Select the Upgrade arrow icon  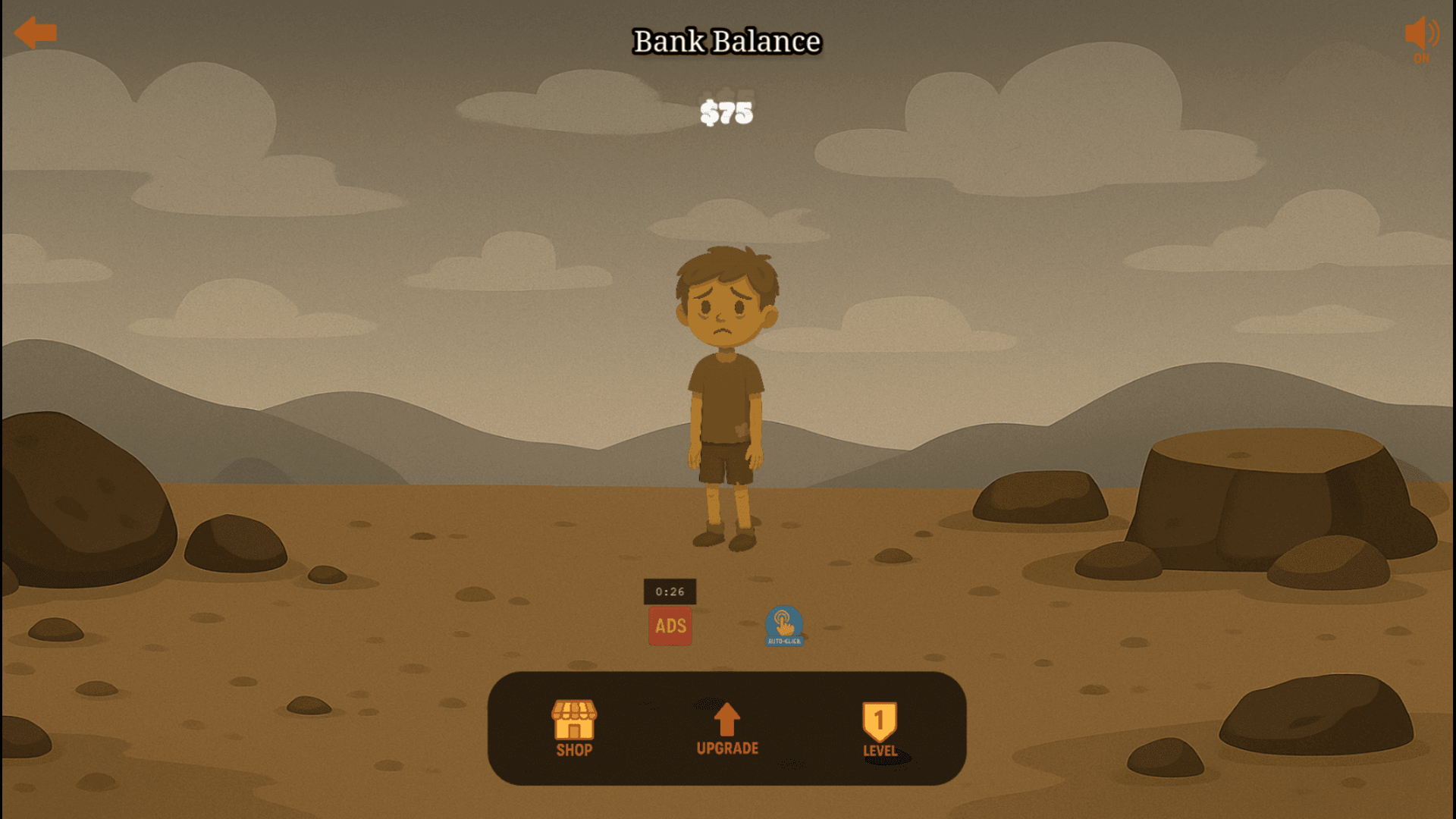click(726, 718)
